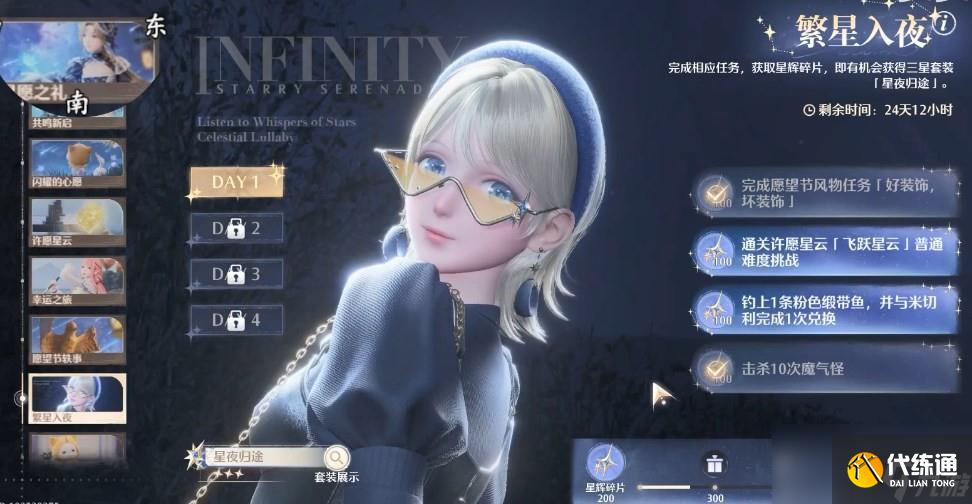Screen dimensions: 972x504
Task: Select the 繁星入夜 event entry
Action: point(77,399)
